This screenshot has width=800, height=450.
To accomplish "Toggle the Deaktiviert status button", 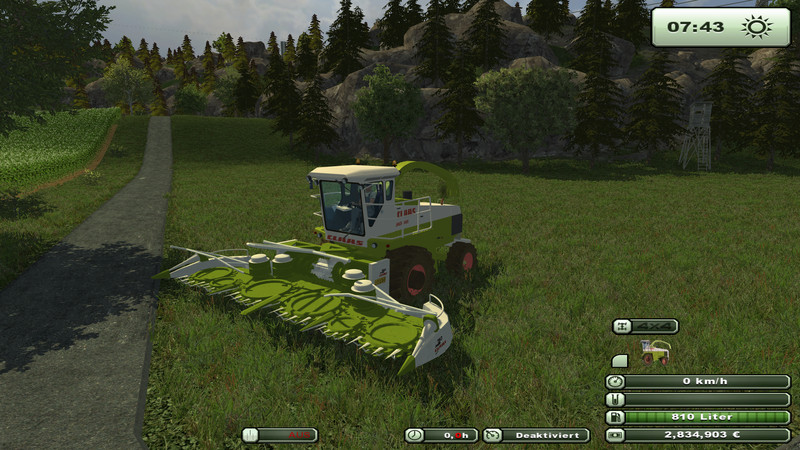I will coord(536,435).
